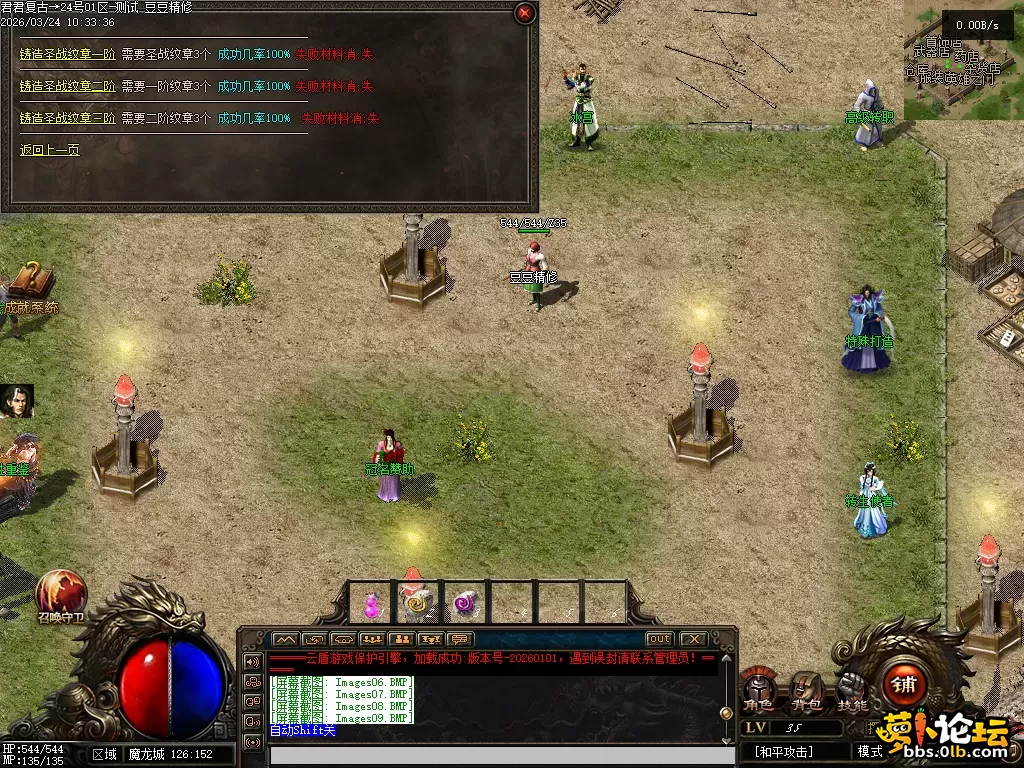Use the purple spiral scroll item
This screenshot has width=1024, height=768.
[x=465, y=604]
